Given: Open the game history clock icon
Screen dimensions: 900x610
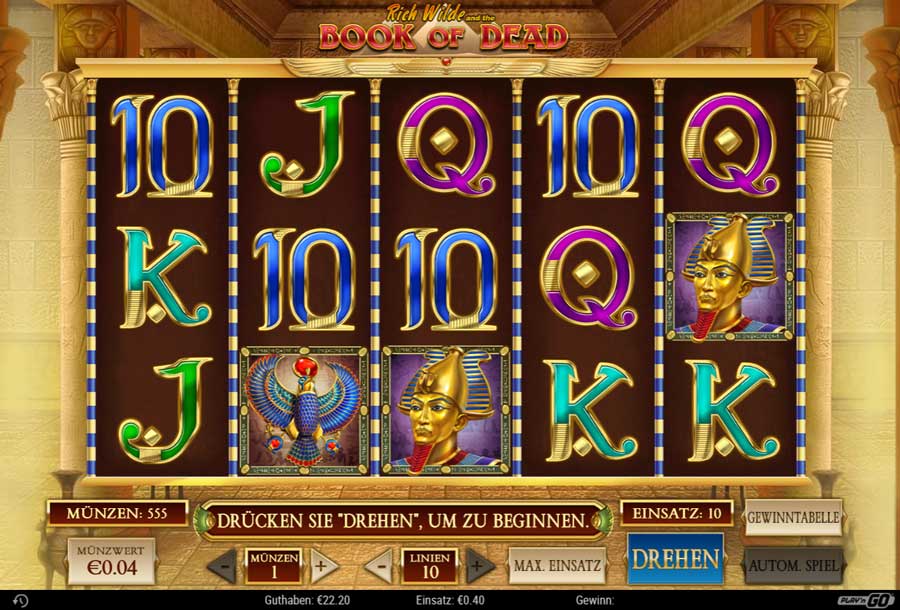Looking at the screenshot, I should coord(21,600).
